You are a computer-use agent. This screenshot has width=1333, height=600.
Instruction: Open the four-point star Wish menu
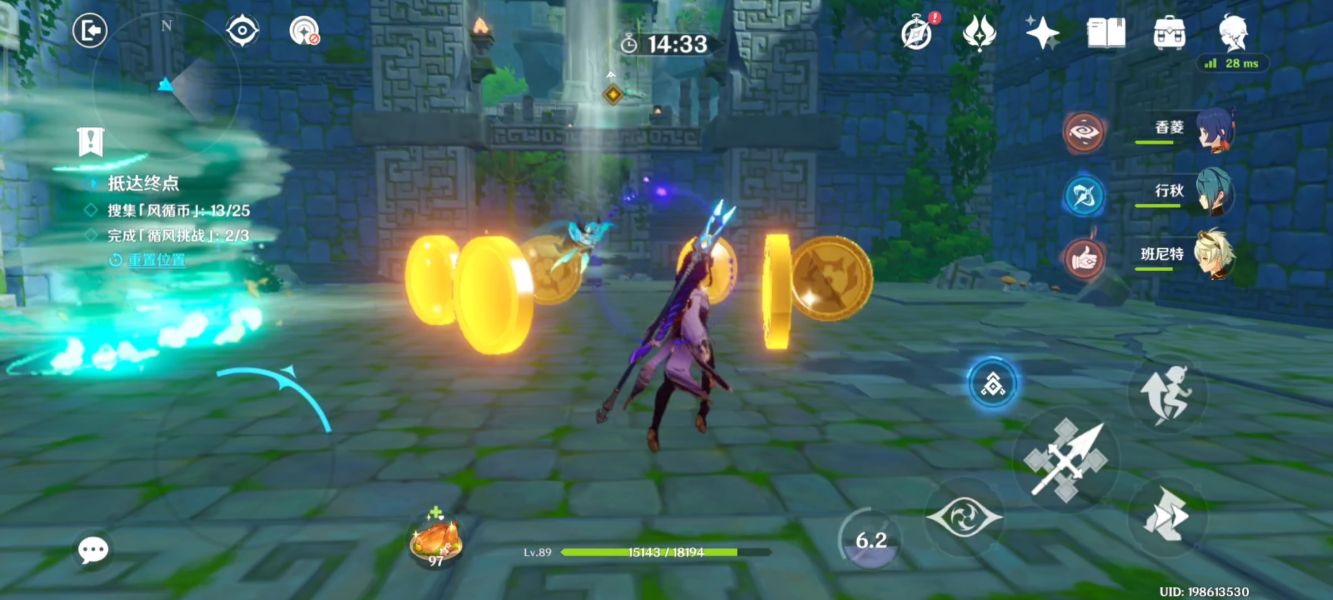pos(1042,32)
